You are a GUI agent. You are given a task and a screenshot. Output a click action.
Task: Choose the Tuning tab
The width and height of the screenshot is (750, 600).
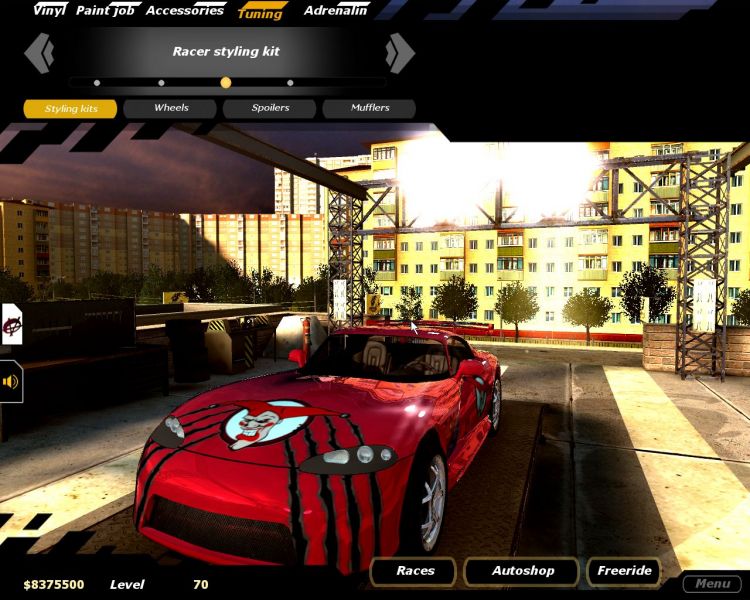point(260,12)
